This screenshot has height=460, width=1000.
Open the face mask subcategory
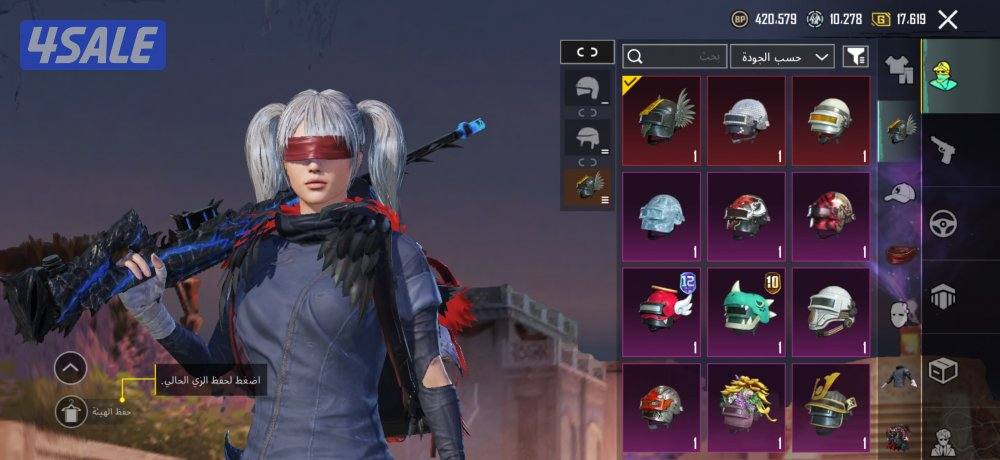pyautogui.click(x=900, y=314)
